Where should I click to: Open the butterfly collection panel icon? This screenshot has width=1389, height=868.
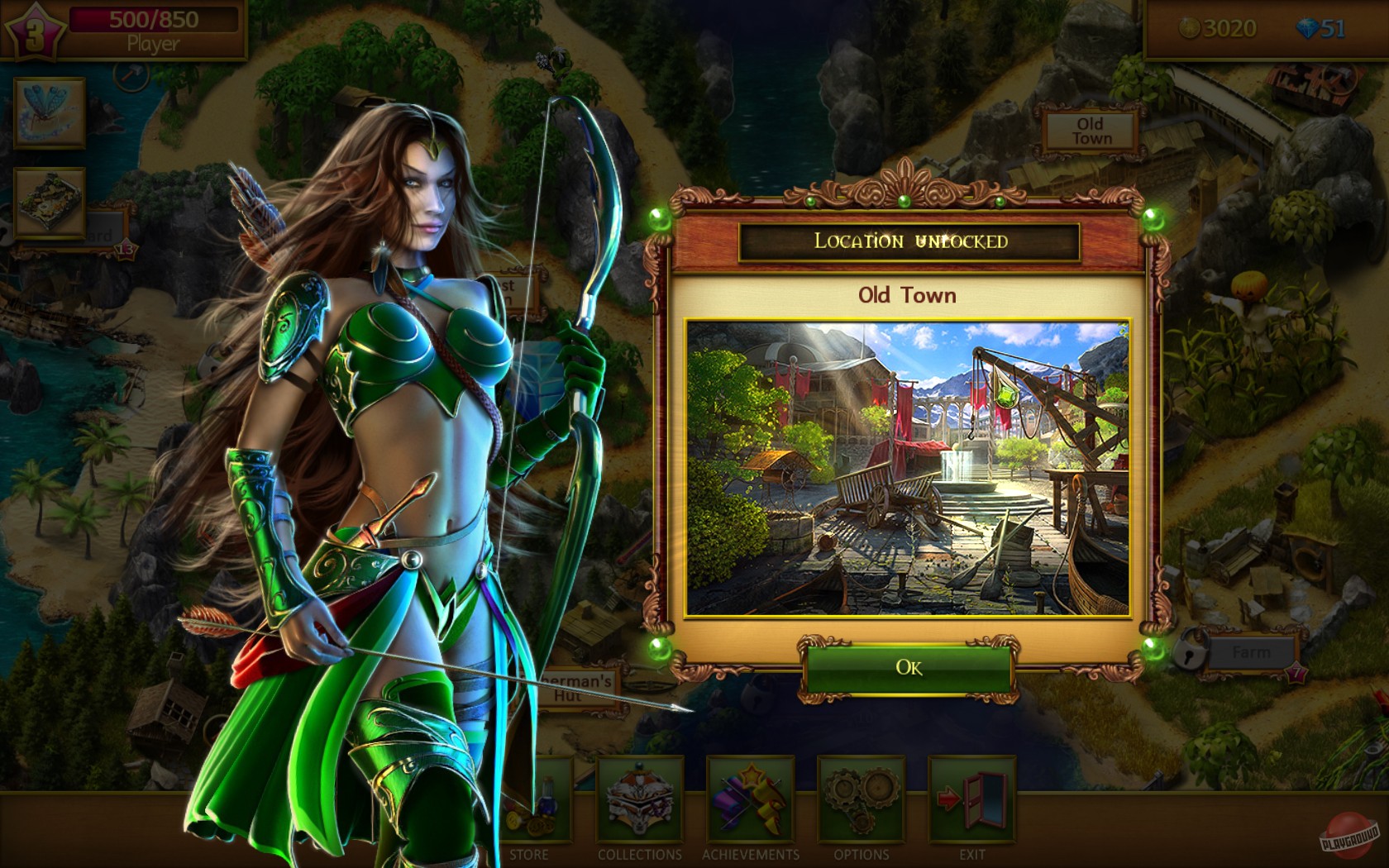[48, 114]
